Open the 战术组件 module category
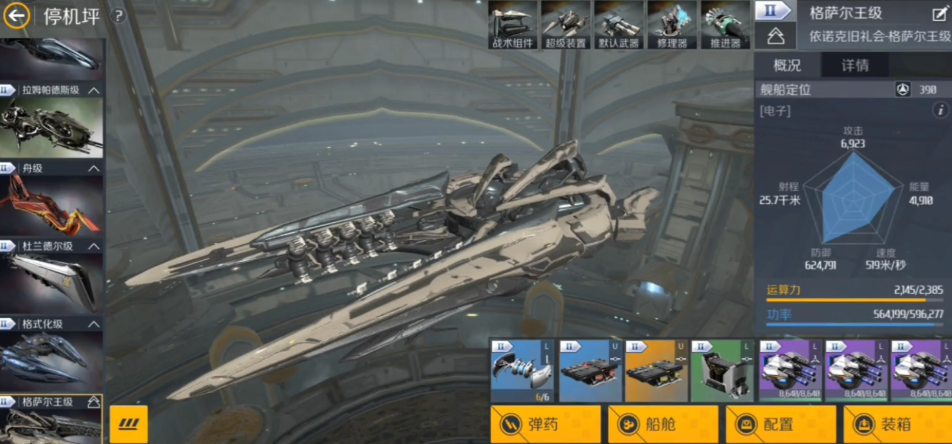 coord(513,24)
